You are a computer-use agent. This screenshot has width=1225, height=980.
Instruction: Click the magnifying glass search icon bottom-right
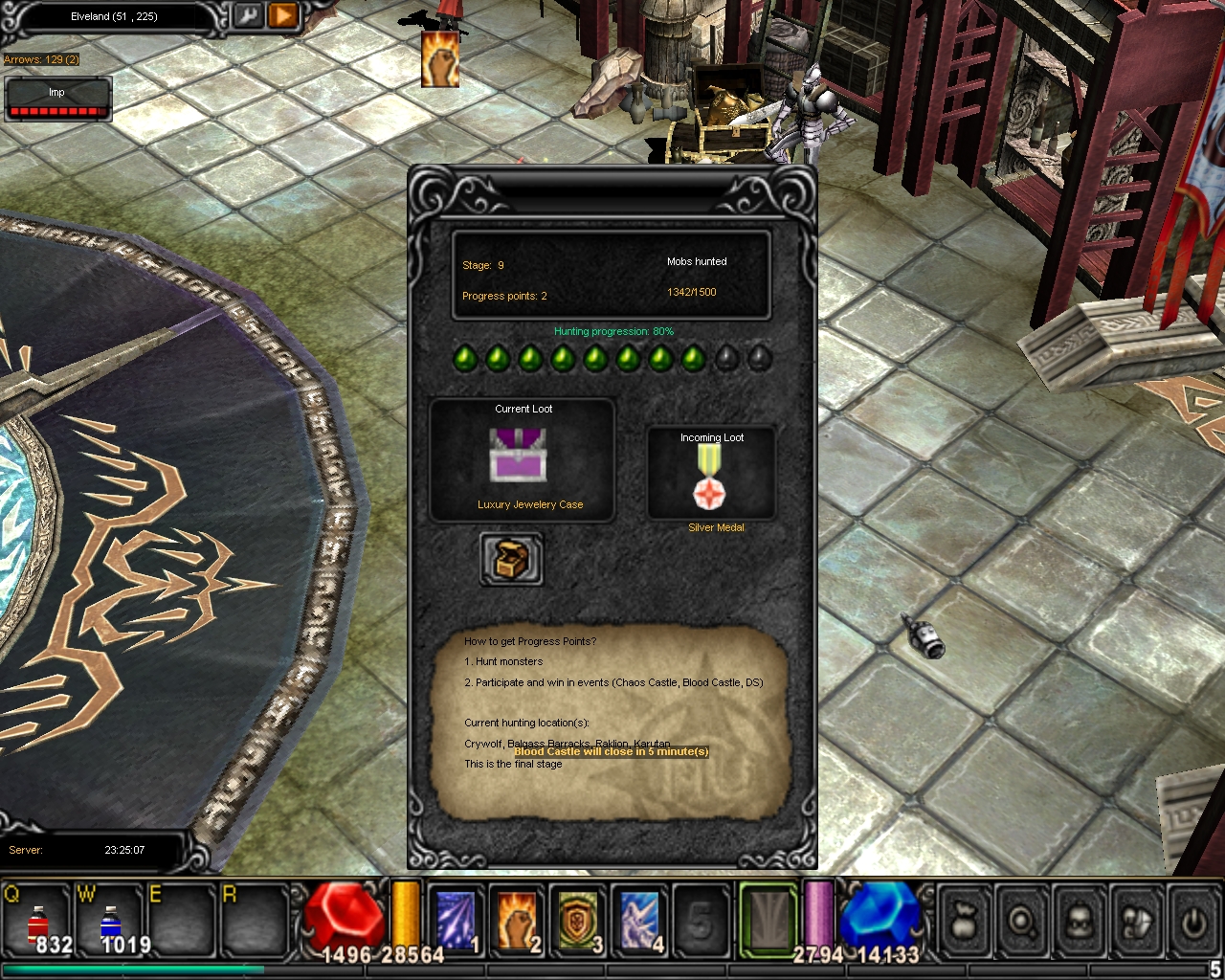1021,917
